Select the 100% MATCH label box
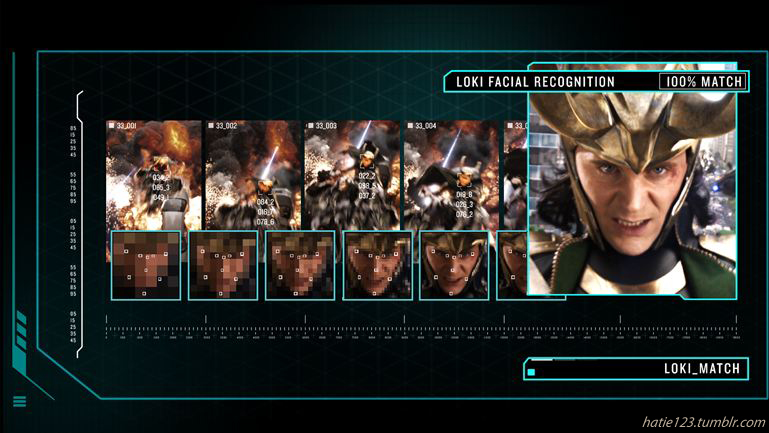 [702, 82]
